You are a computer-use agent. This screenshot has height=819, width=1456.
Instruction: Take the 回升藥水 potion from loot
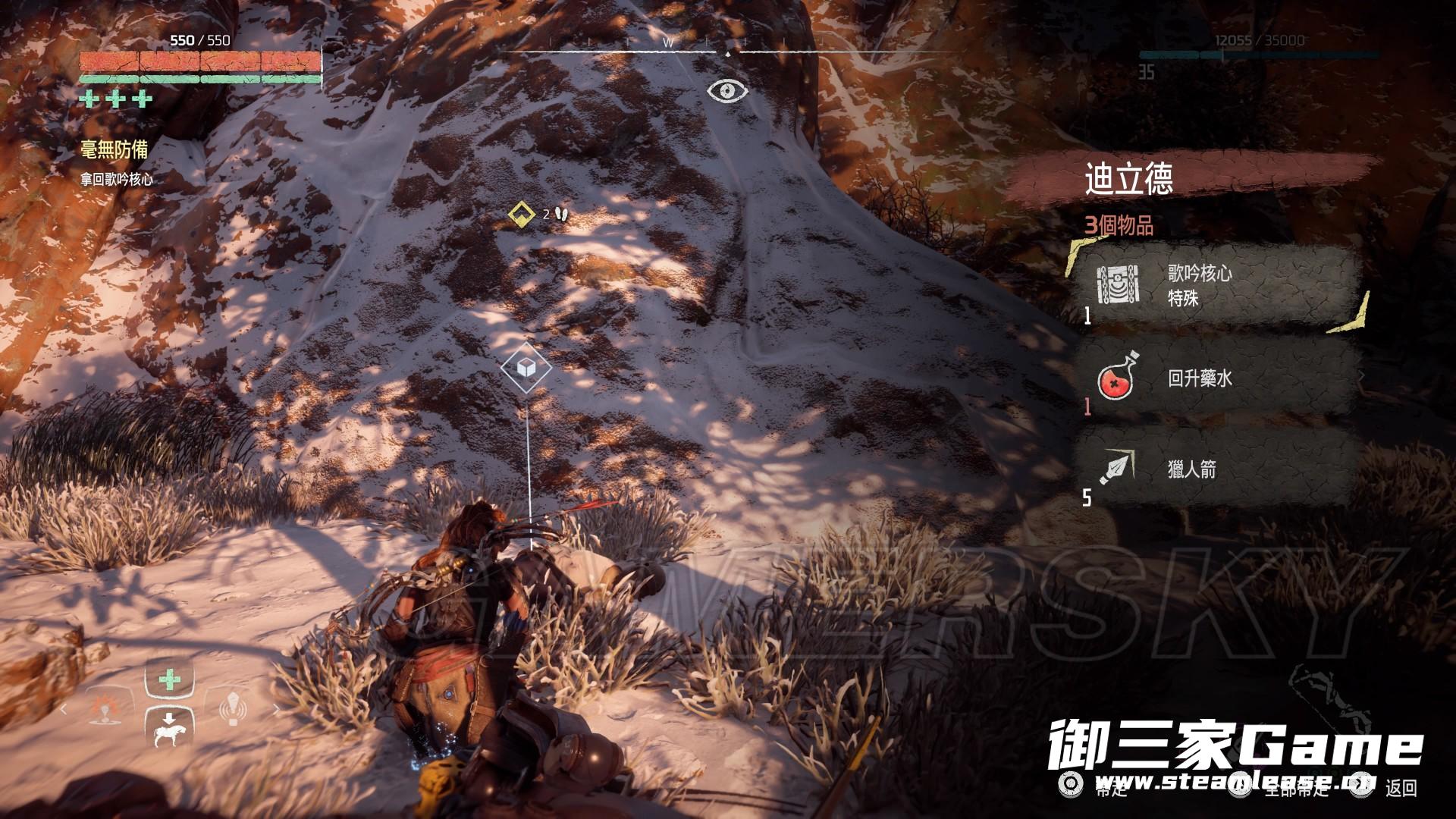(1213, 378)
